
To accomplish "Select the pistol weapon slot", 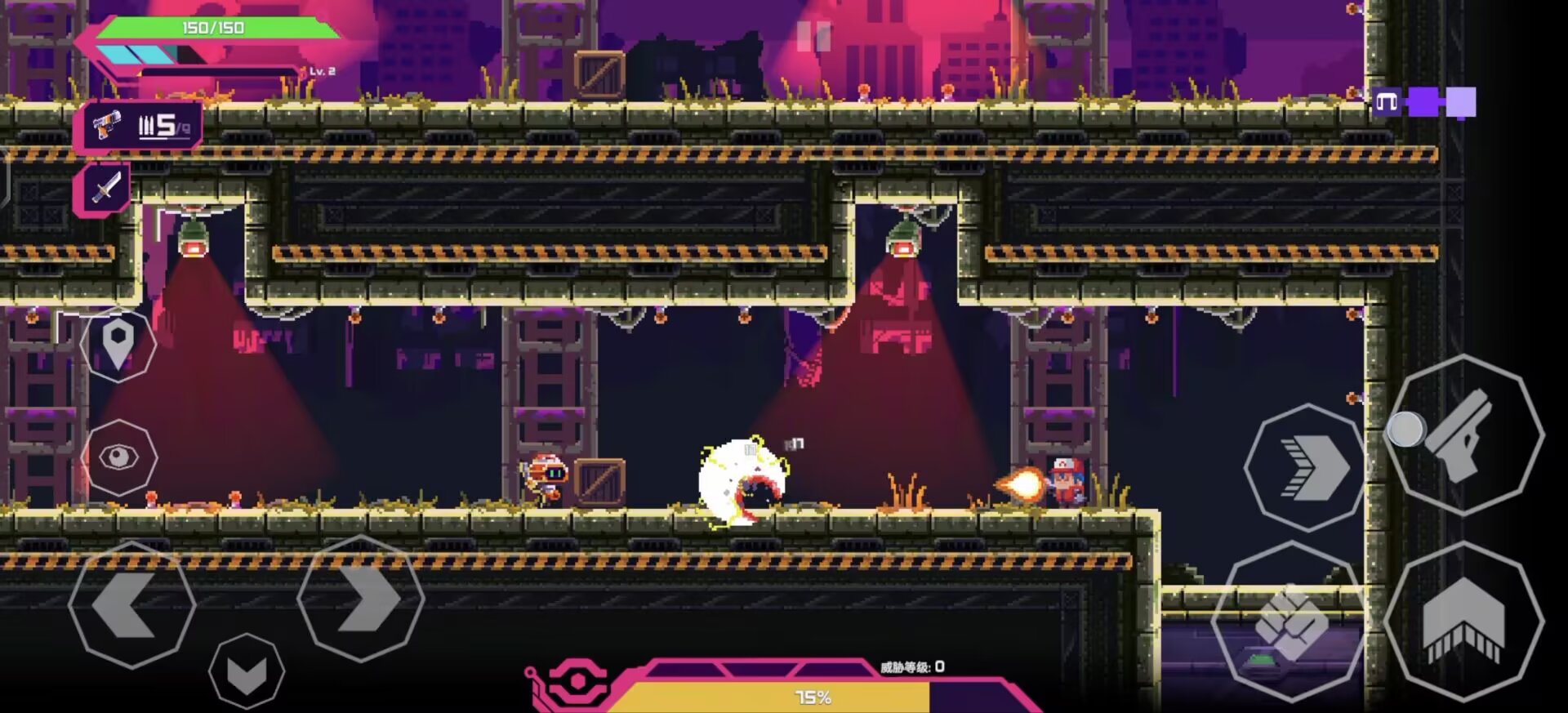I will (x=140, y=127).
